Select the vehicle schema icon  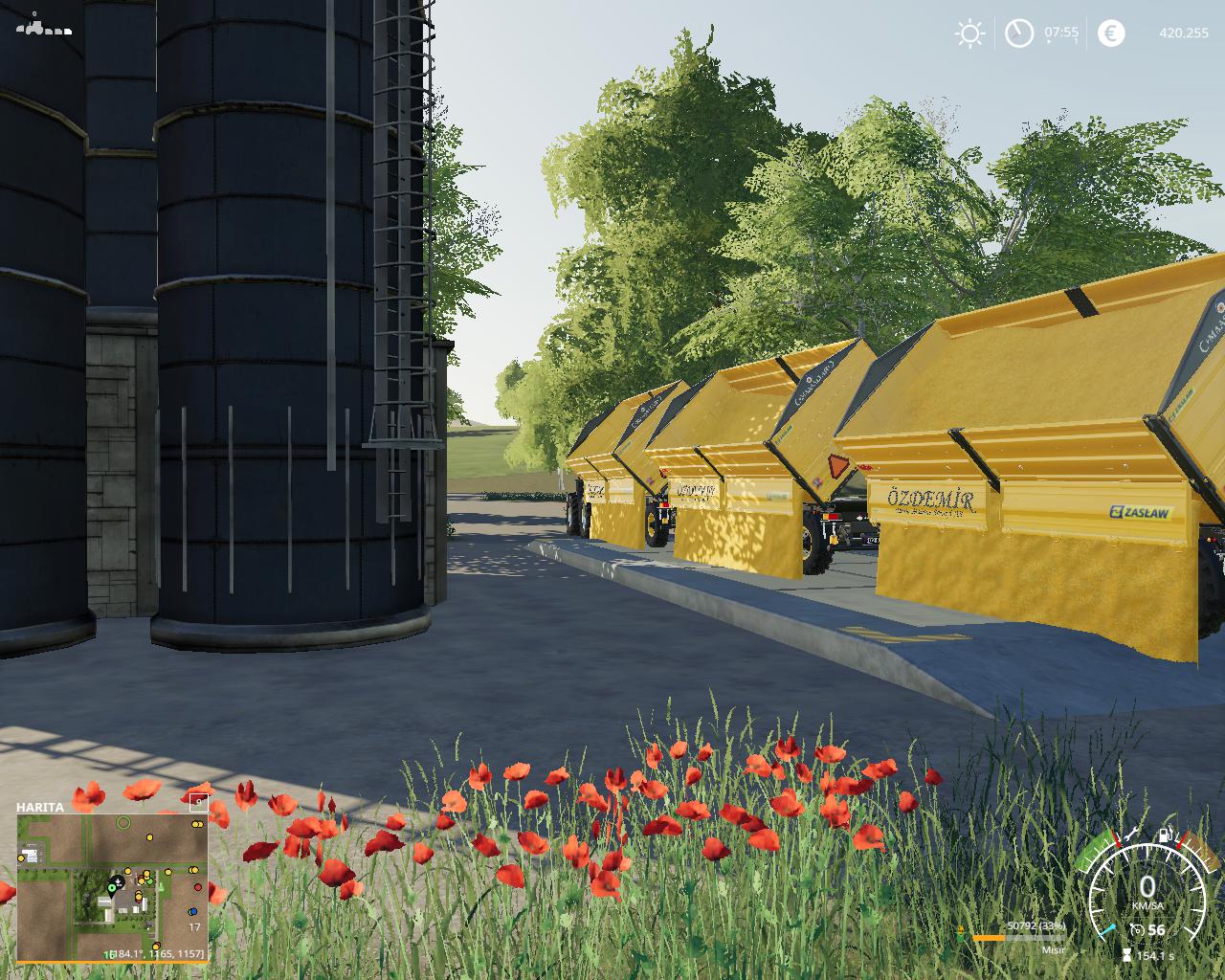tap(43, 26)
